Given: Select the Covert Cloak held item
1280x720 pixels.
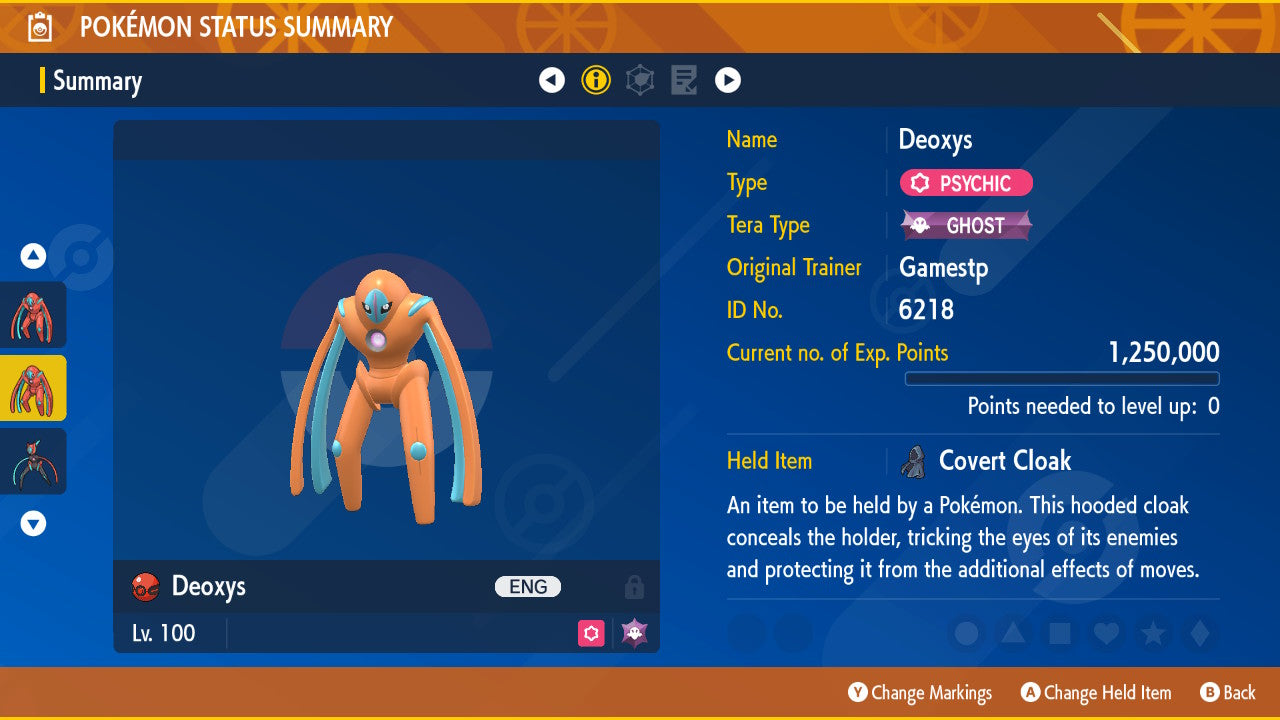Looking at the screenshot, I should pyautogui.click(x=1004, y=461).
